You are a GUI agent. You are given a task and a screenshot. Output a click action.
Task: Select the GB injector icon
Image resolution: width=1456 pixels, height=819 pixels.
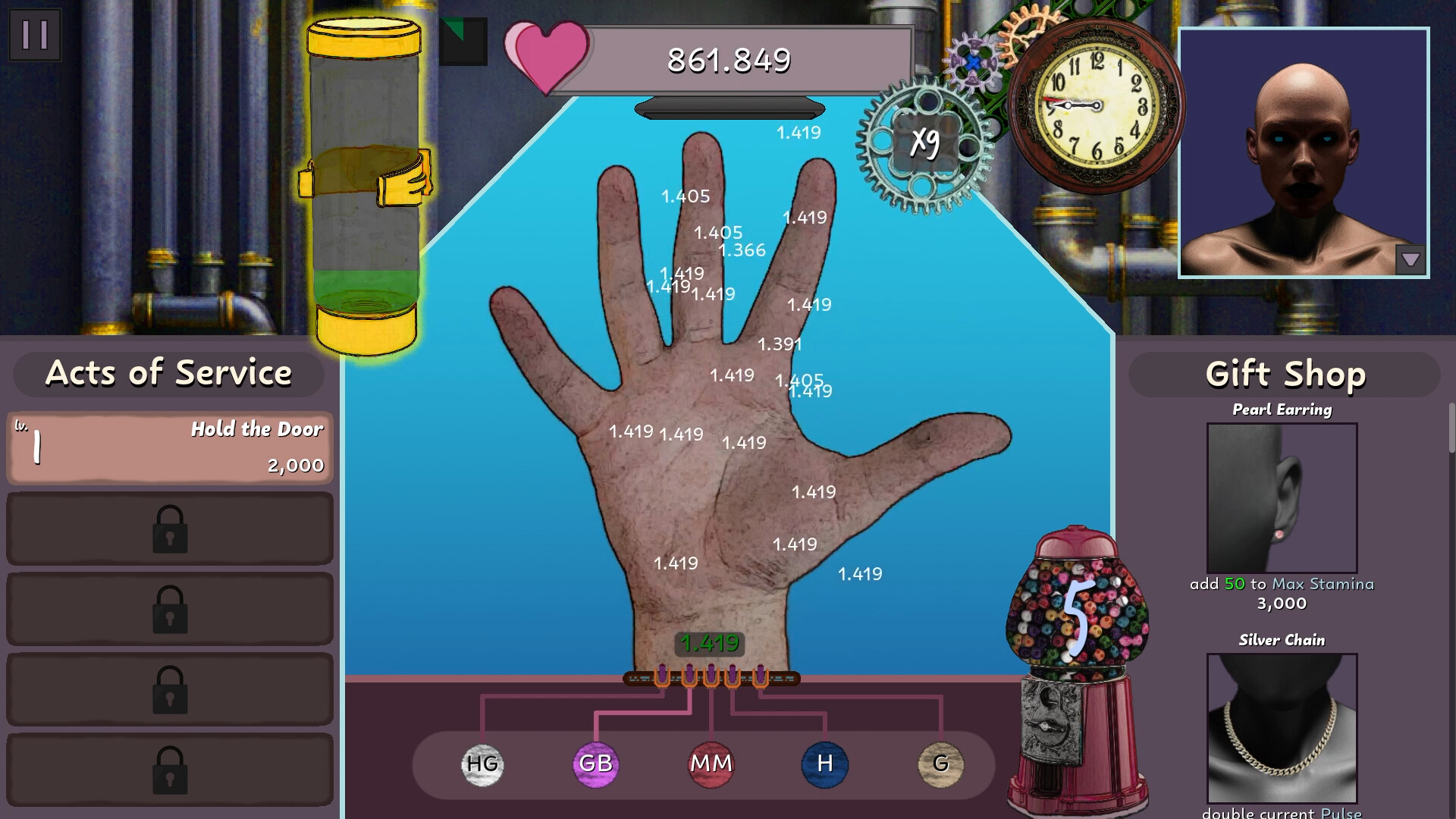(597, 764)
